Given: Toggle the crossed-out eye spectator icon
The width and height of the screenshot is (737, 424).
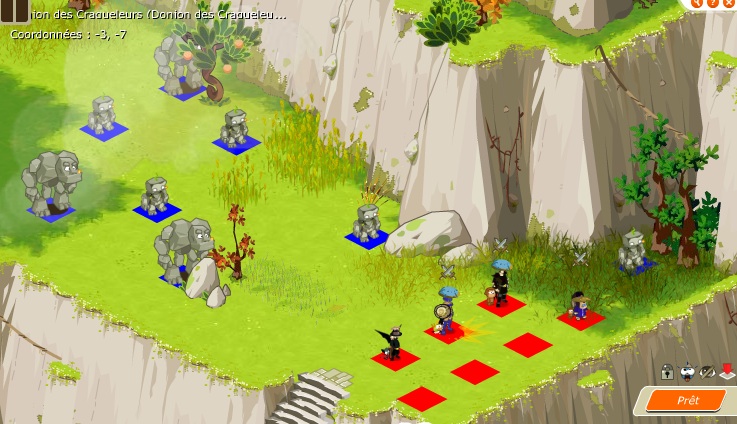Looking at the screenshot, I should pyautogui.click(x=707, y=372).
